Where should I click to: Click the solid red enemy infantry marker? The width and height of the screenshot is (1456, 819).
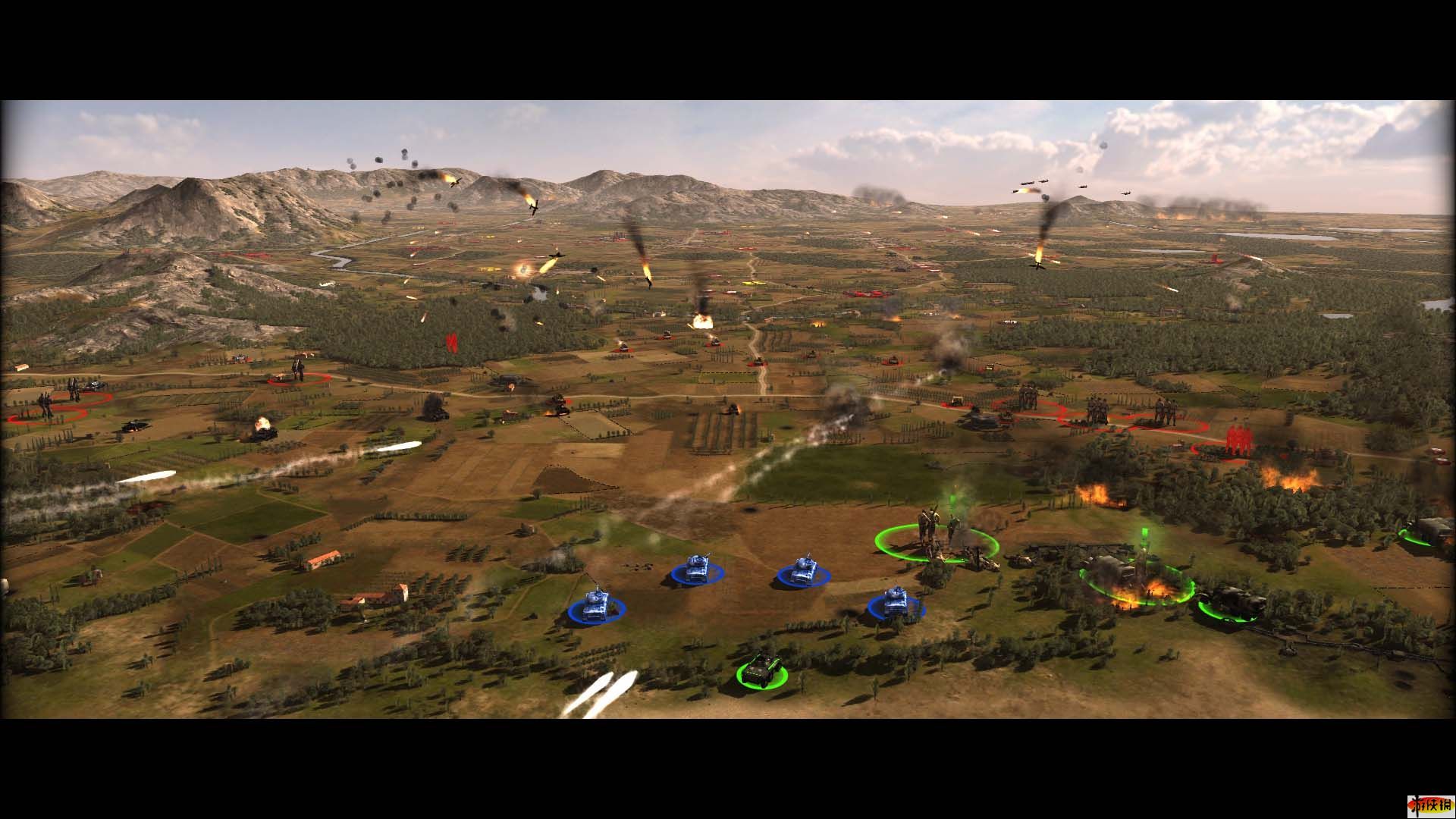pos(1237,441)
